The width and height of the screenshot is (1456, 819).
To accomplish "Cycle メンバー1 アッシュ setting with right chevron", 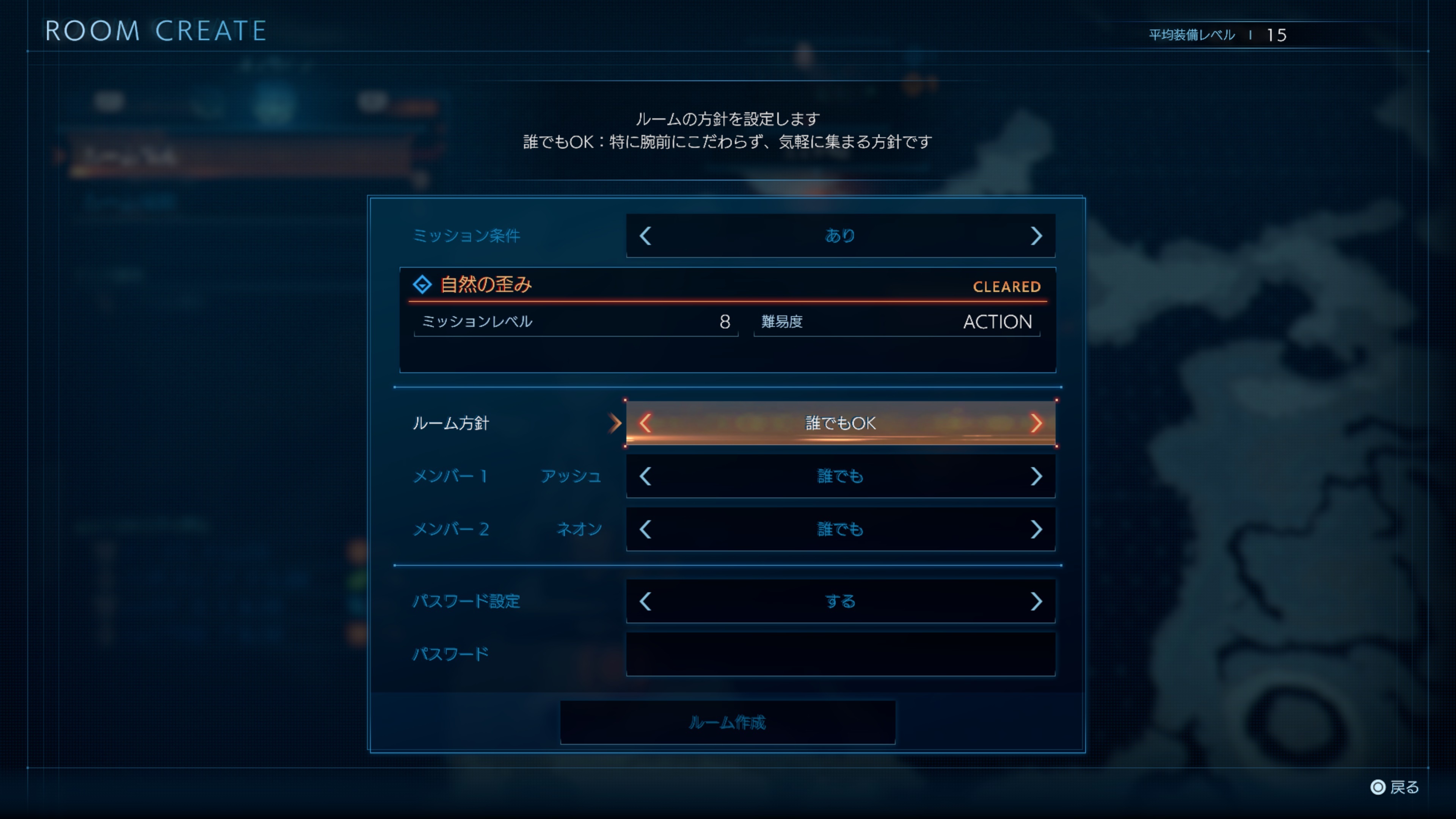I will pyautogui.click(x=1037, y=477).
